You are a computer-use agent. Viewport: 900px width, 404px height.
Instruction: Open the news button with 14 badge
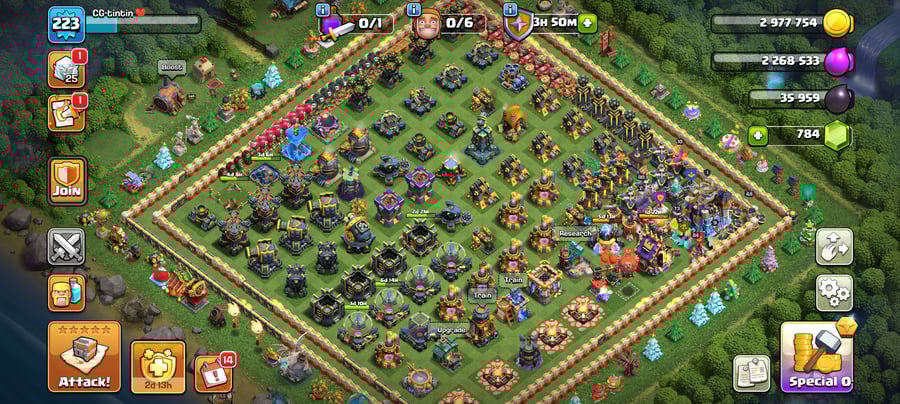click(x=212, y=373)
